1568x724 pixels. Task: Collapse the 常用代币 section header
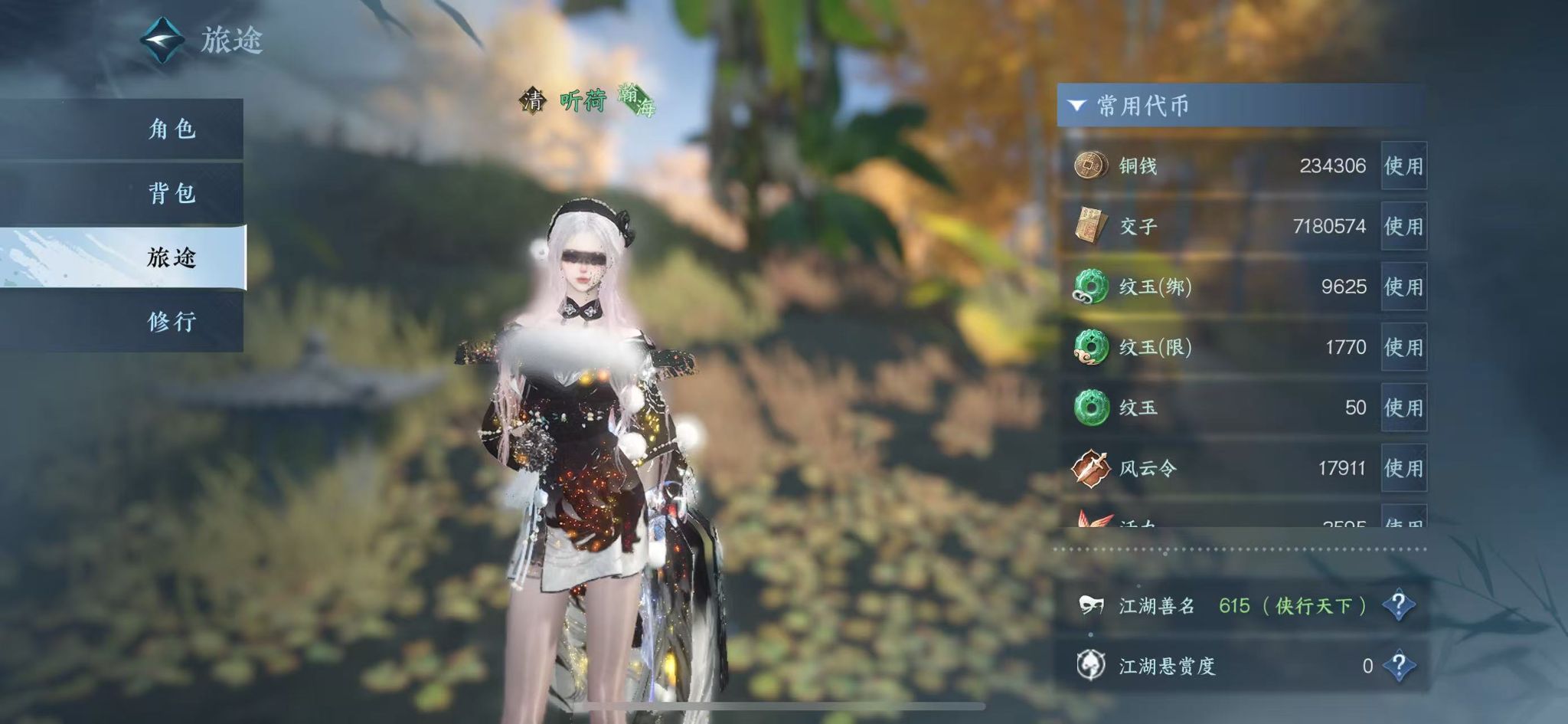(x=1077, y=106)
